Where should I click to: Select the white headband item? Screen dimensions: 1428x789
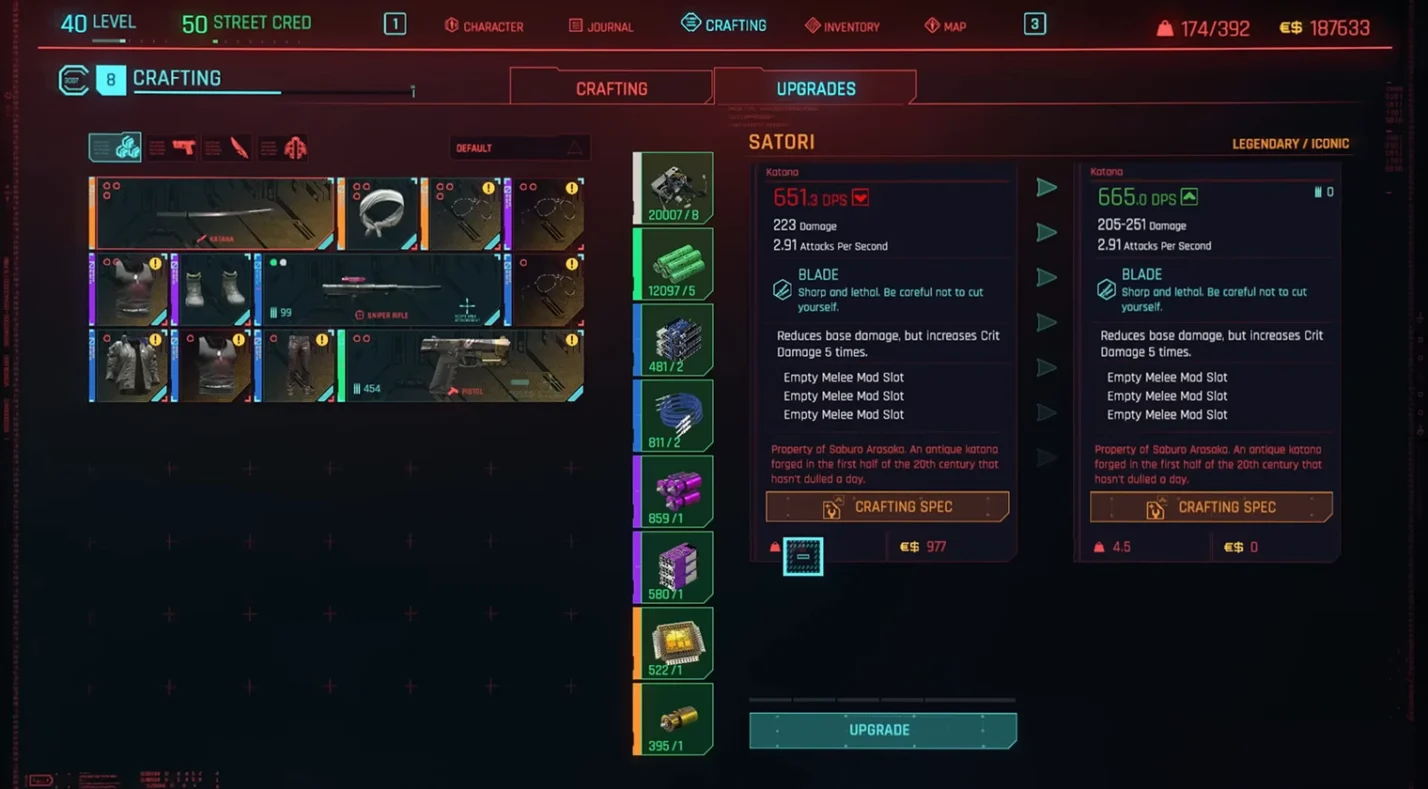(378, 214)
